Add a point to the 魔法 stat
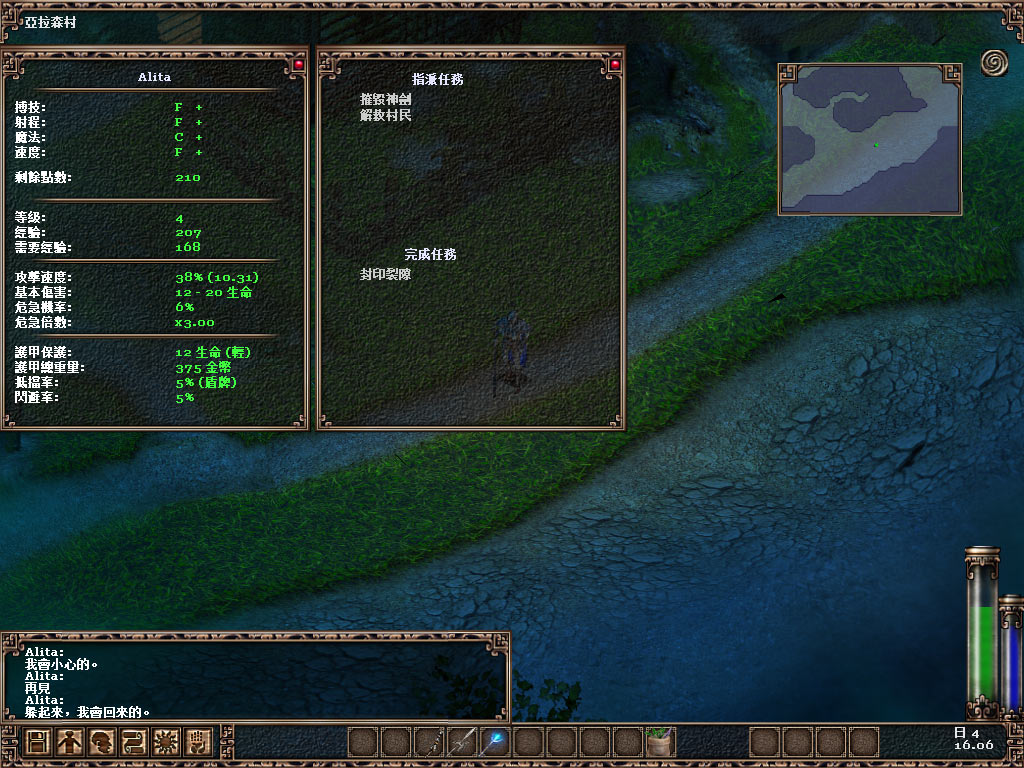Image resolution: width=1024 pixels, height=768 pixels. [x=199, y=137]
